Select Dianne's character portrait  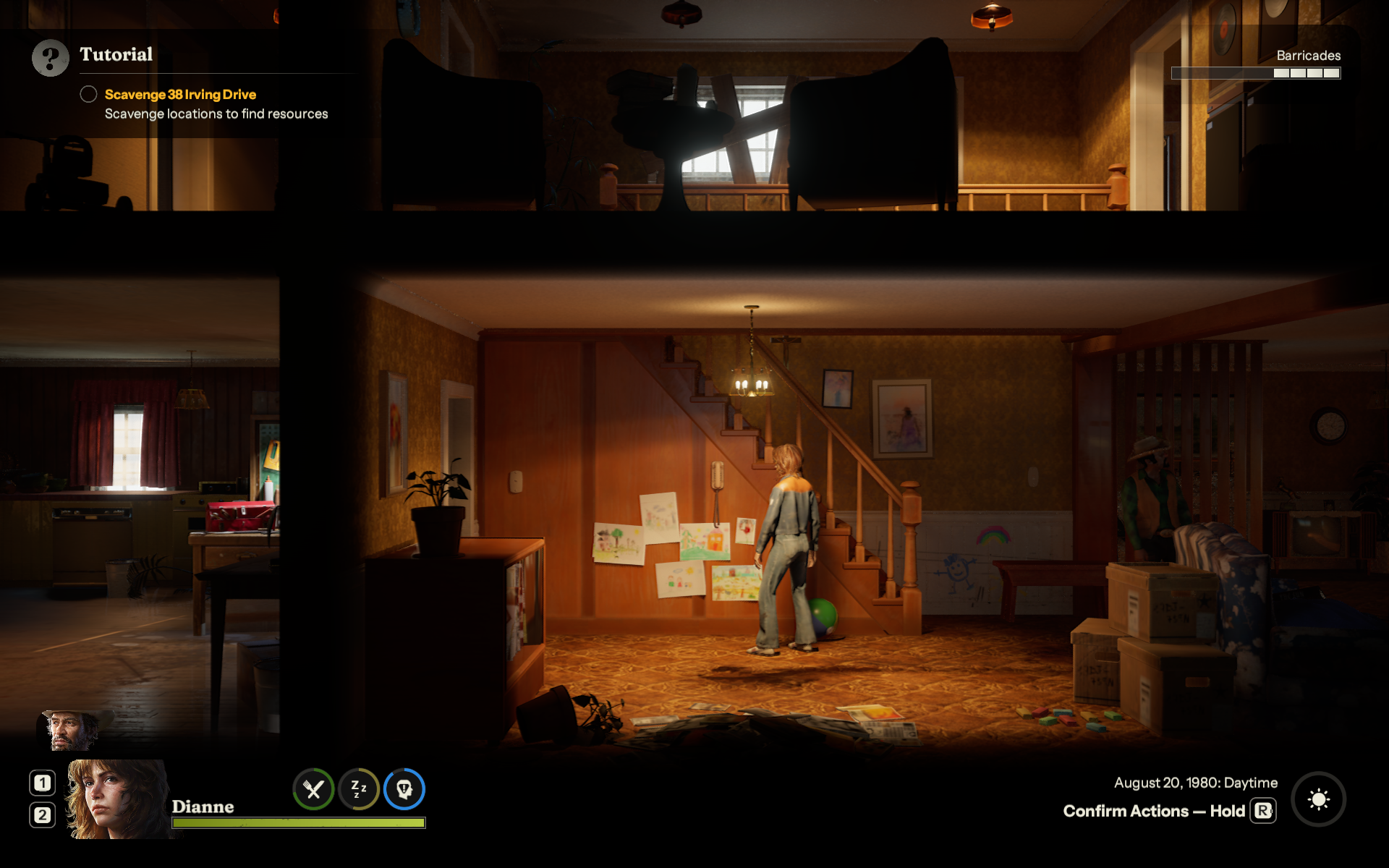(x=116, y=799)
